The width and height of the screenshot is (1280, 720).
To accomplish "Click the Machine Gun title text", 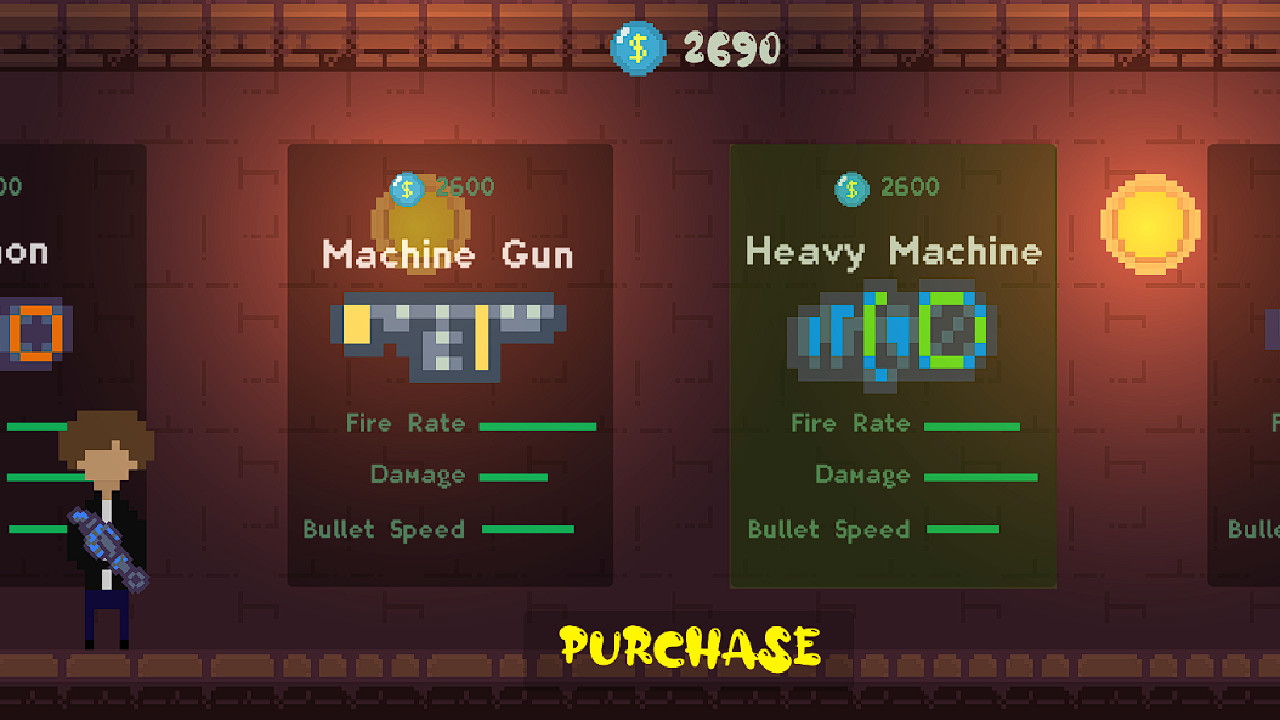I will (x=447, y=255).
